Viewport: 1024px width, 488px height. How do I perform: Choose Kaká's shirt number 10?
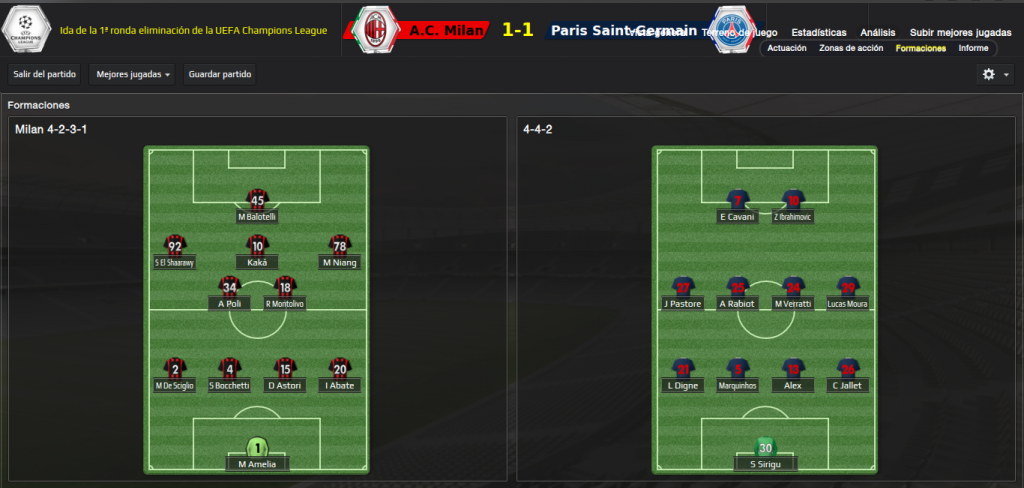pyautogui.click(x=257, y=246)
